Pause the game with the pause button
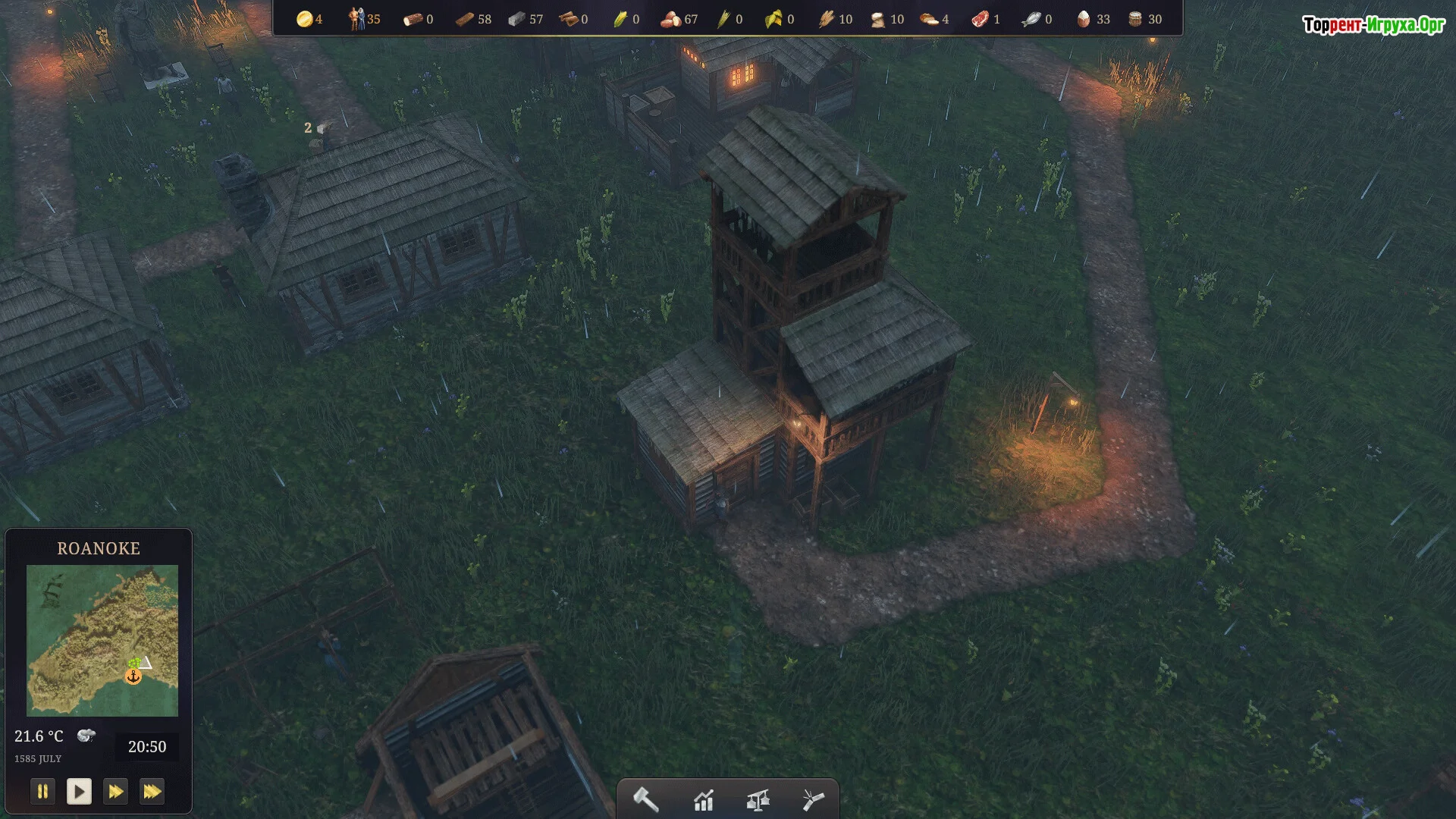This screenshot has width=1456, height=819. click(x=42, y=792)
